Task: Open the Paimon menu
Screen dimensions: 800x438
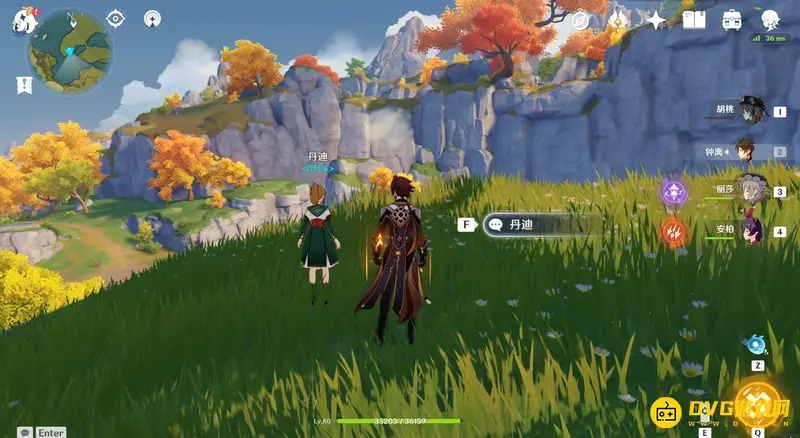Action: [23, 22]
